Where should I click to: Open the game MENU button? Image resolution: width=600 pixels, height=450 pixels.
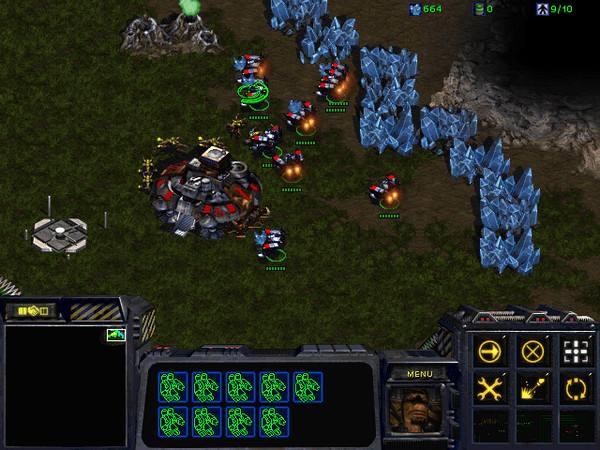[x=417, y=373]
